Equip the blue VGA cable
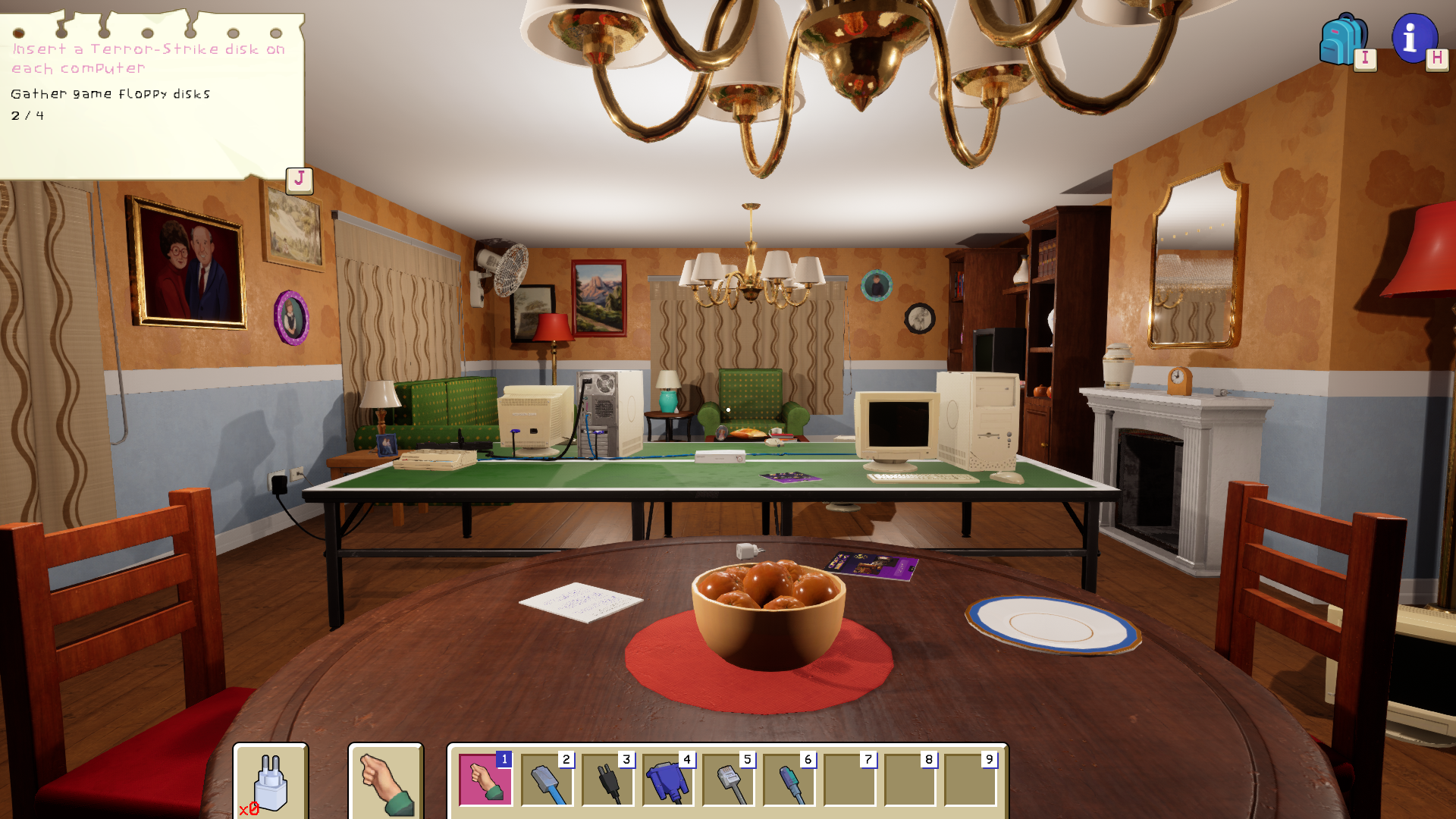1456x819 pixels. (667, 780)
